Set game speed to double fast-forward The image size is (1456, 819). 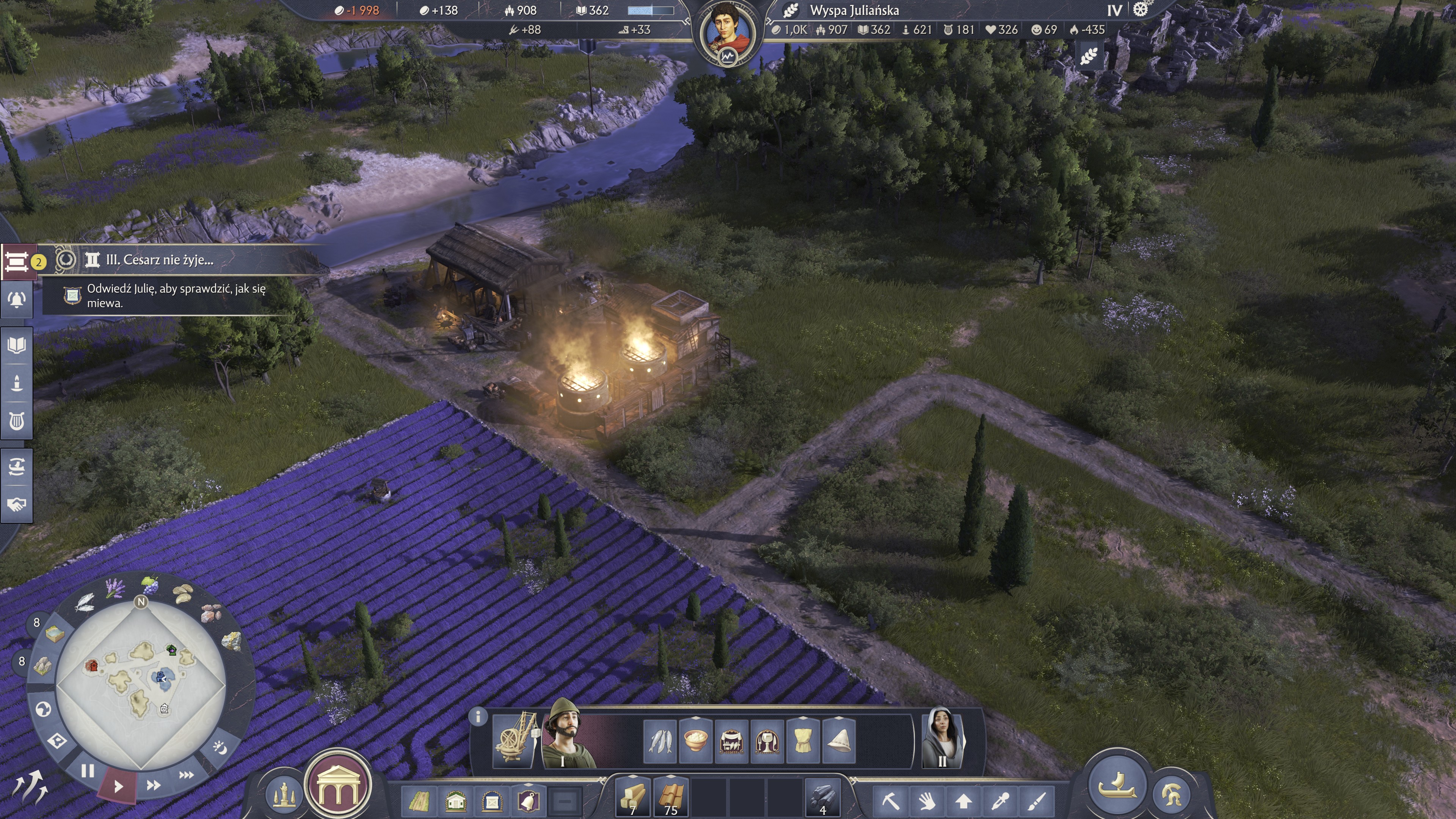pyautogui.click(x=153, y=785)
